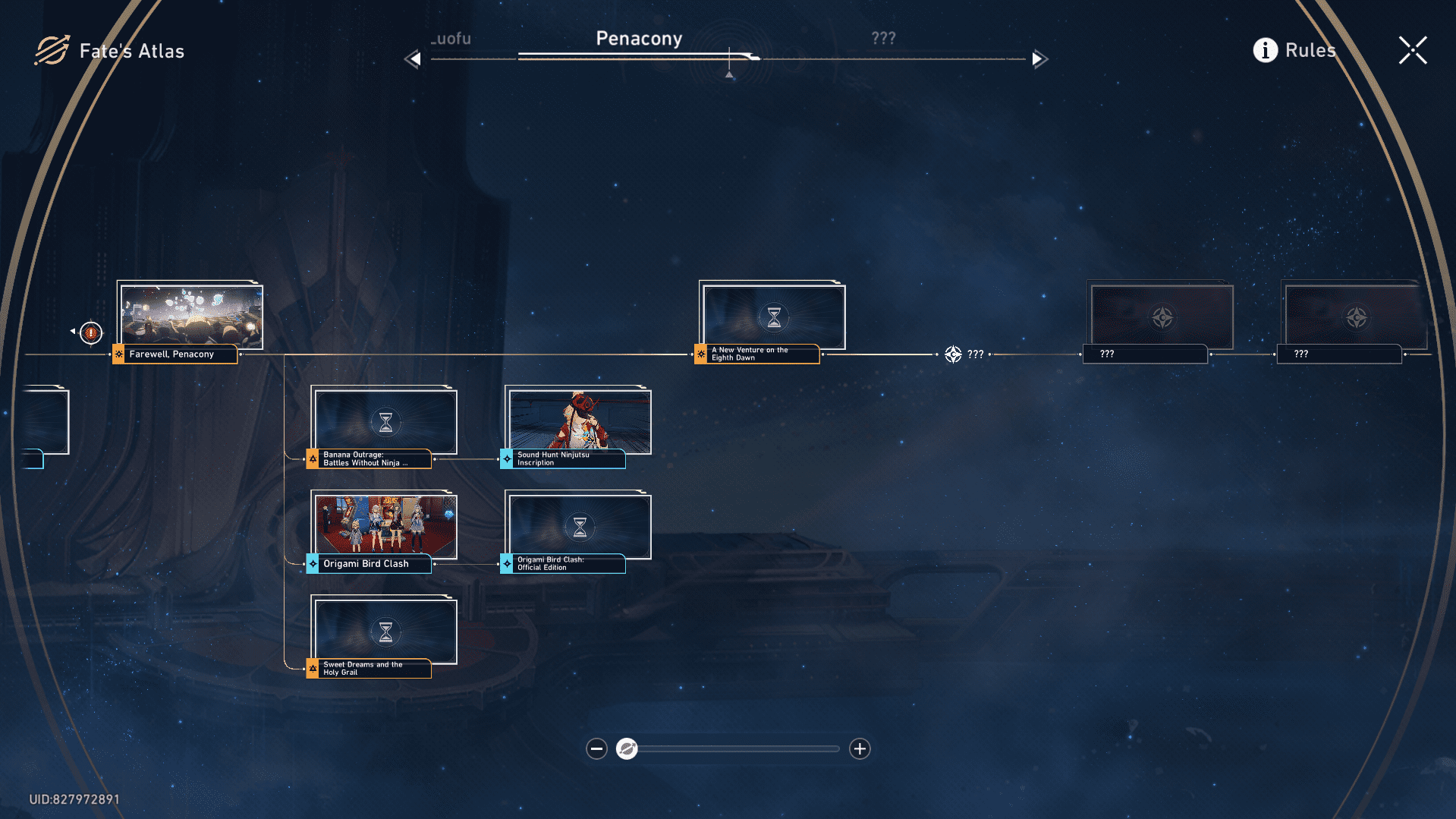This screenshot has width=1456, height=819.
Task: Click the red exclamation alert marker
Action: pos(91,332)
